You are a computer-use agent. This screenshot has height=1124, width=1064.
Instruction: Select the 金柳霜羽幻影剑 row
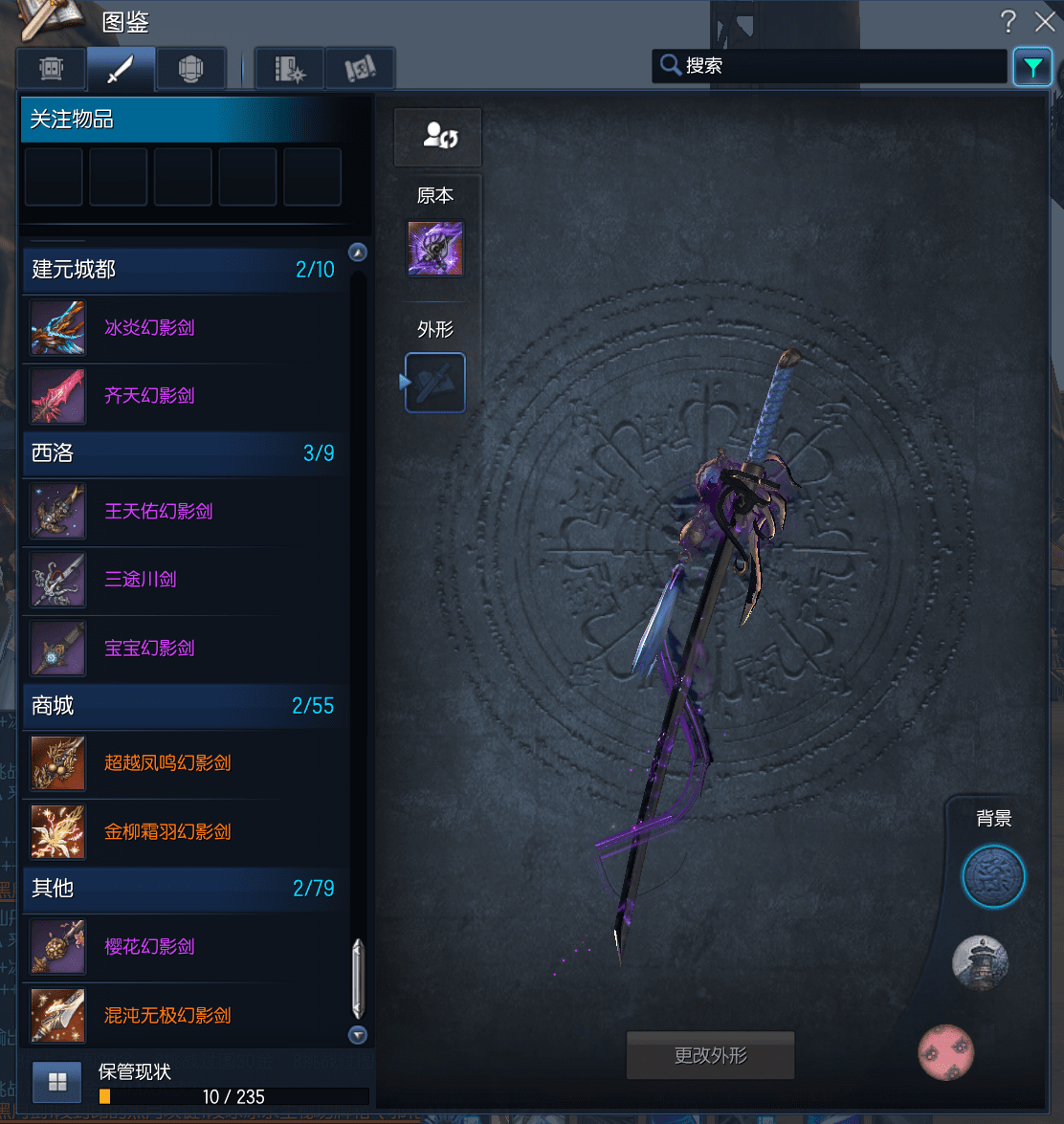[x=167, y=832]
